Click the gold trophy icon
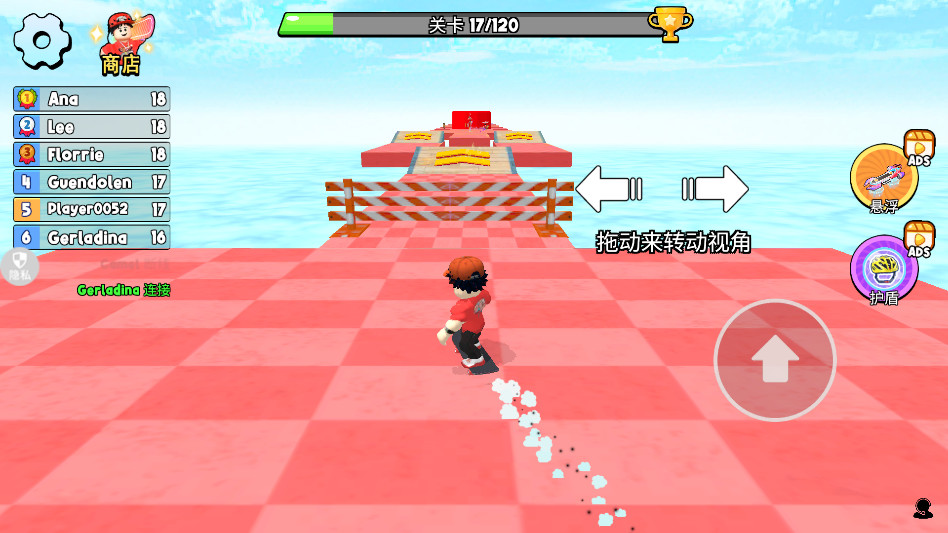948x533 pixels. (x=669, y=23)
